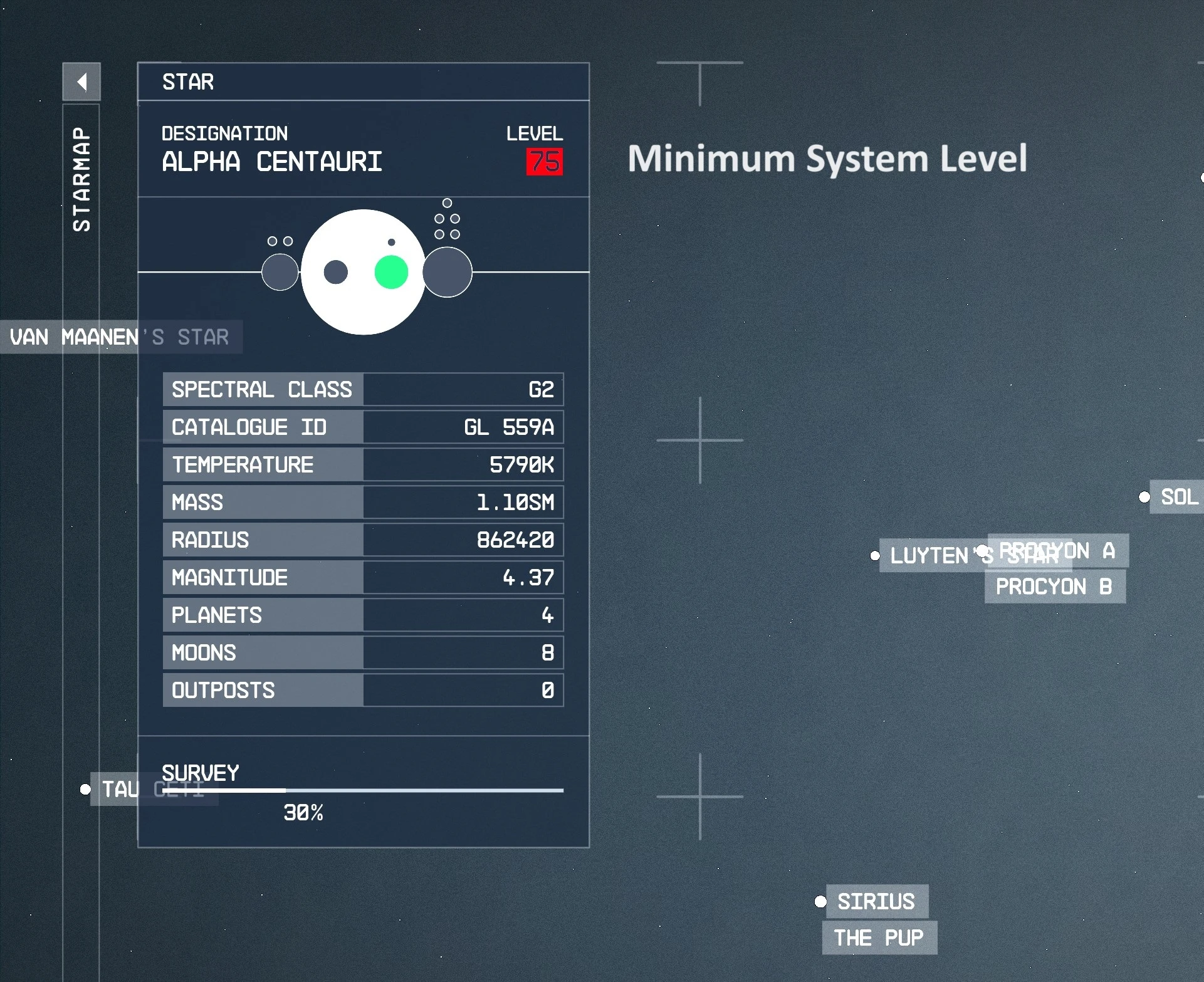Select the PROCYON B system label

1054,587
